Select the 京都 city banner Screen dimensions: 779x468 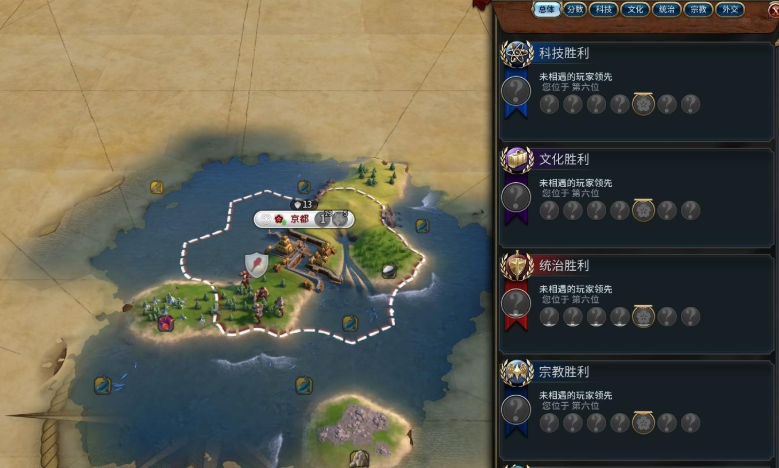(x=299, y=219)
